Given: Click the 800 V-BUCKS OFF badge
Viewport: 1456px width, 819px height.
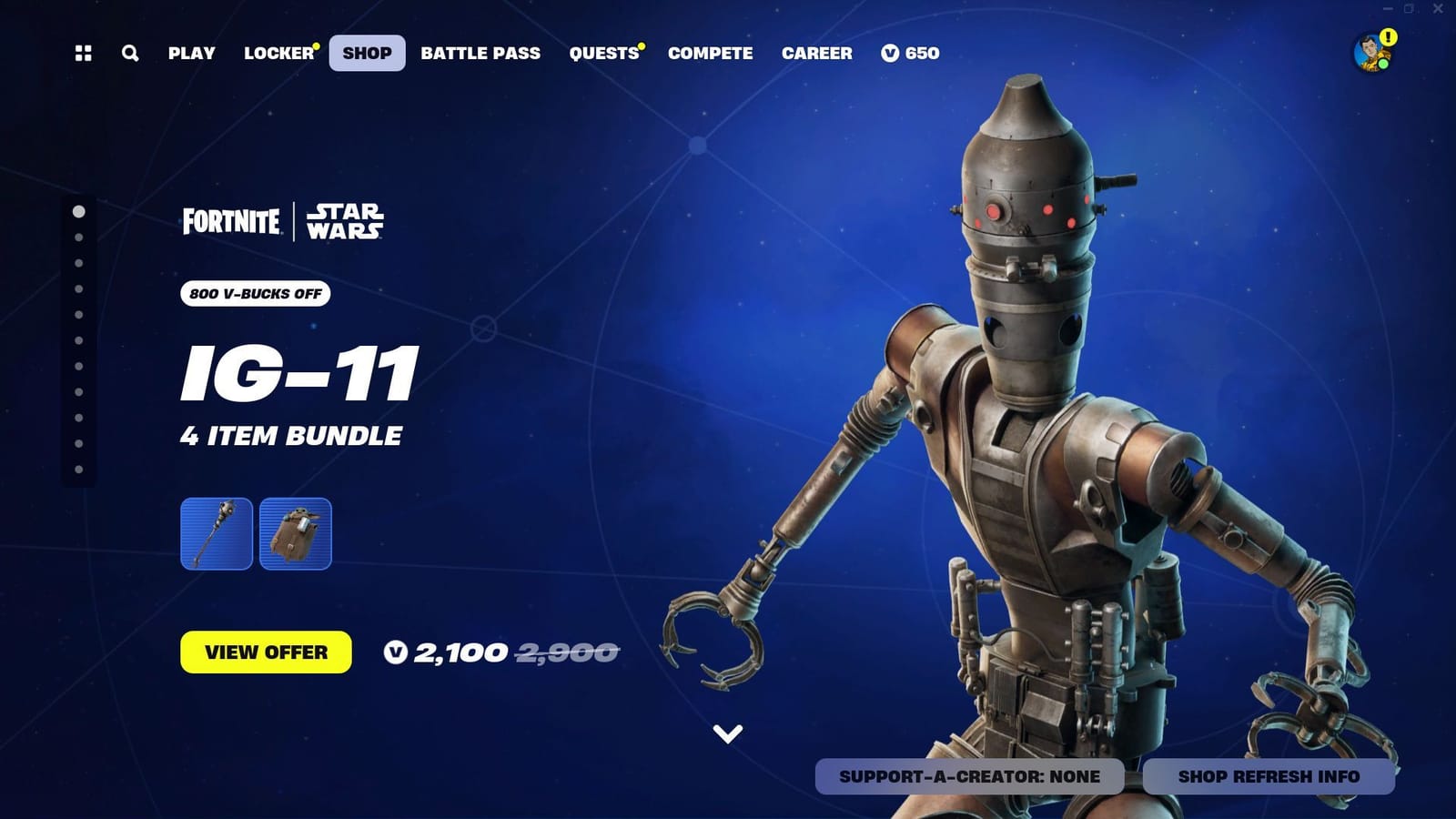Looking at the screenshot, I should pos(255,295).
